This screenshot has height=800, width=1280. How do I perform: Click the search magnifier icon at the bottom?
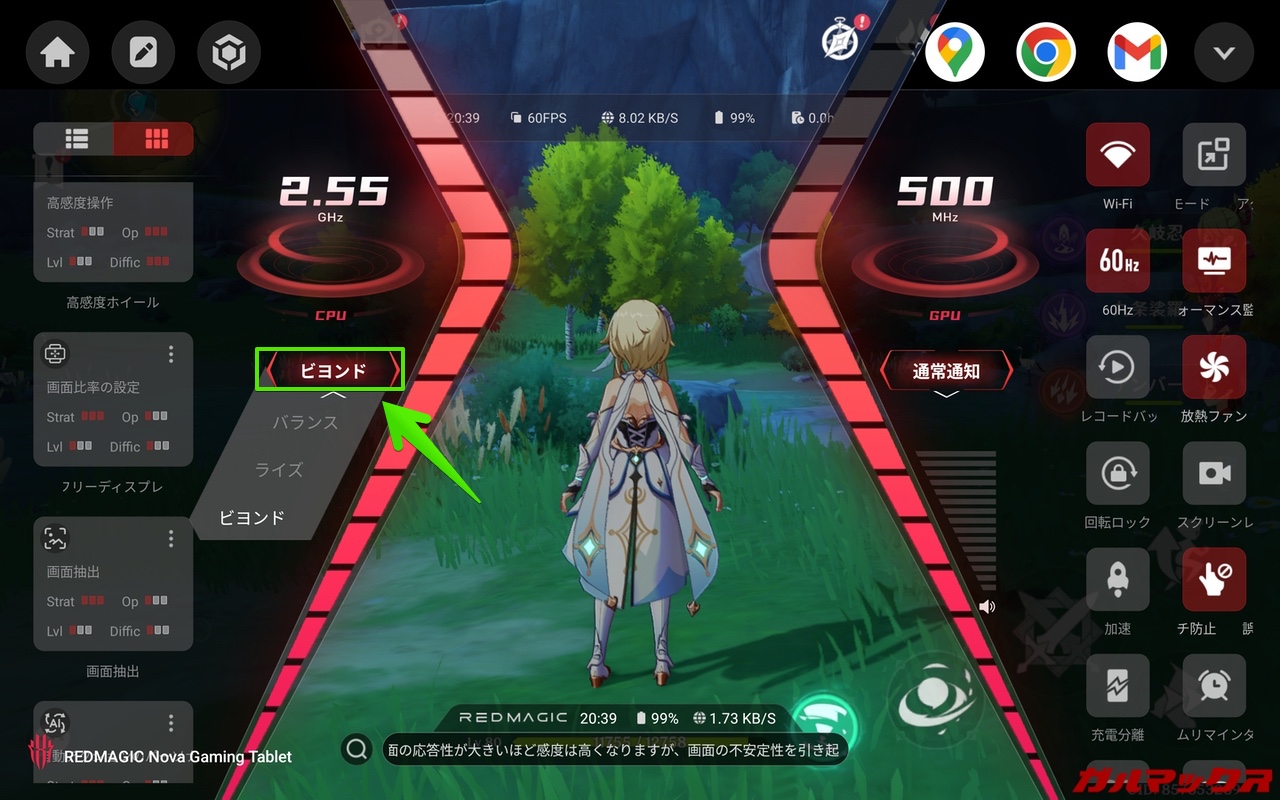click(x=355, y=748)
